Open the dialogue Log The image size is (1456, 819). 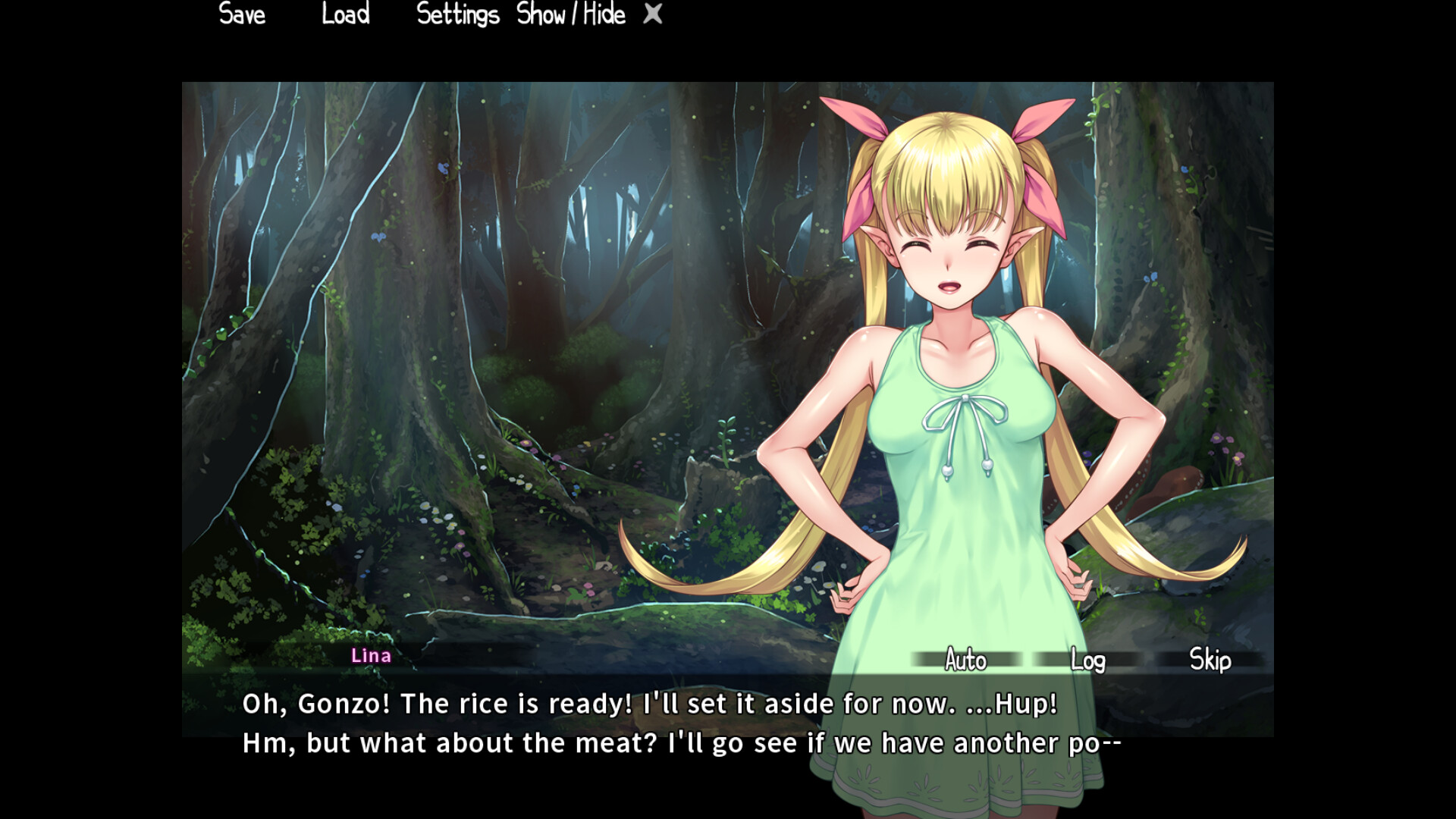1087,660
